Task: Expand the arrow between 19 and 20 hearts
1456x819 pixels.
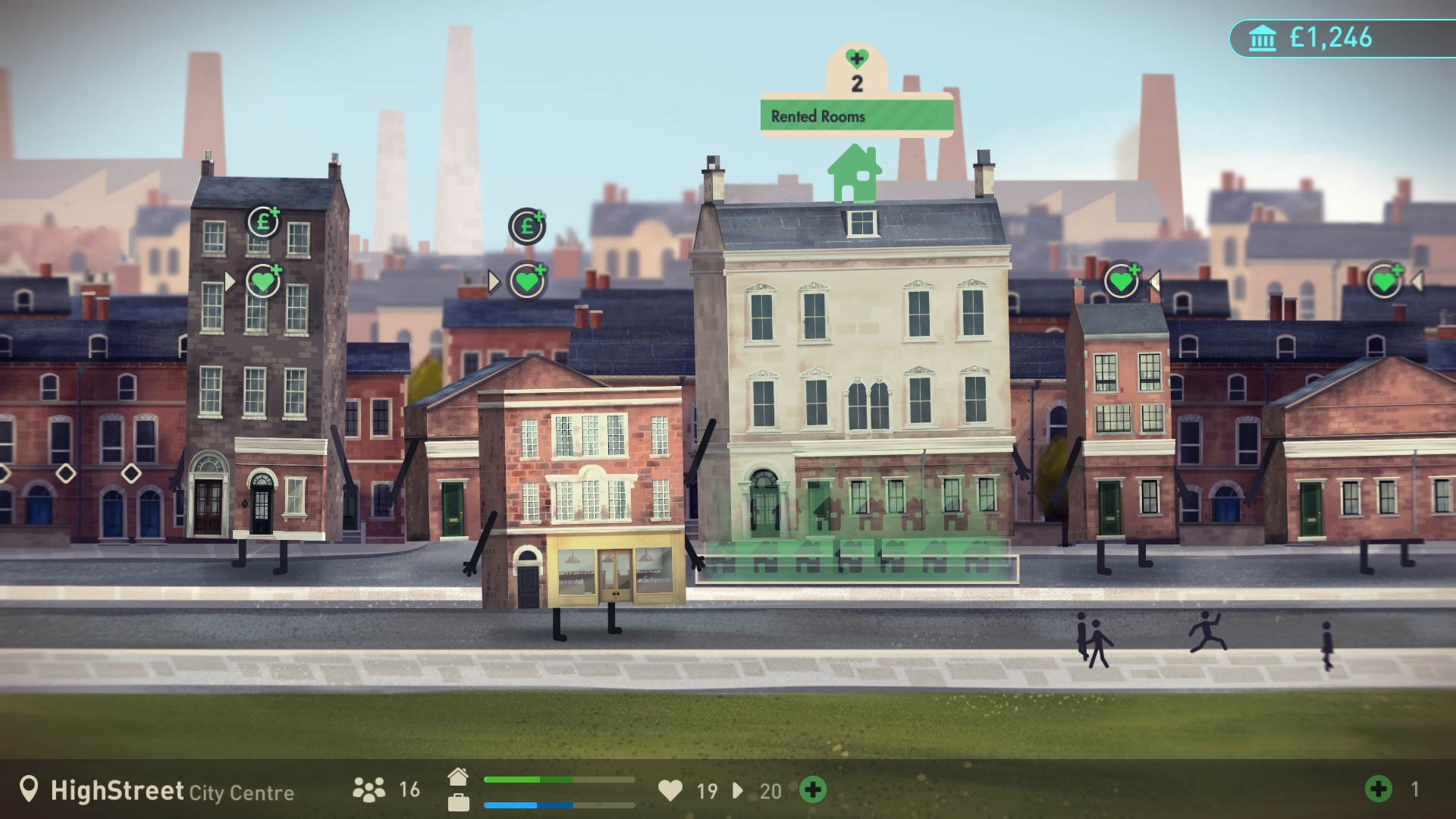Action: 736,792
